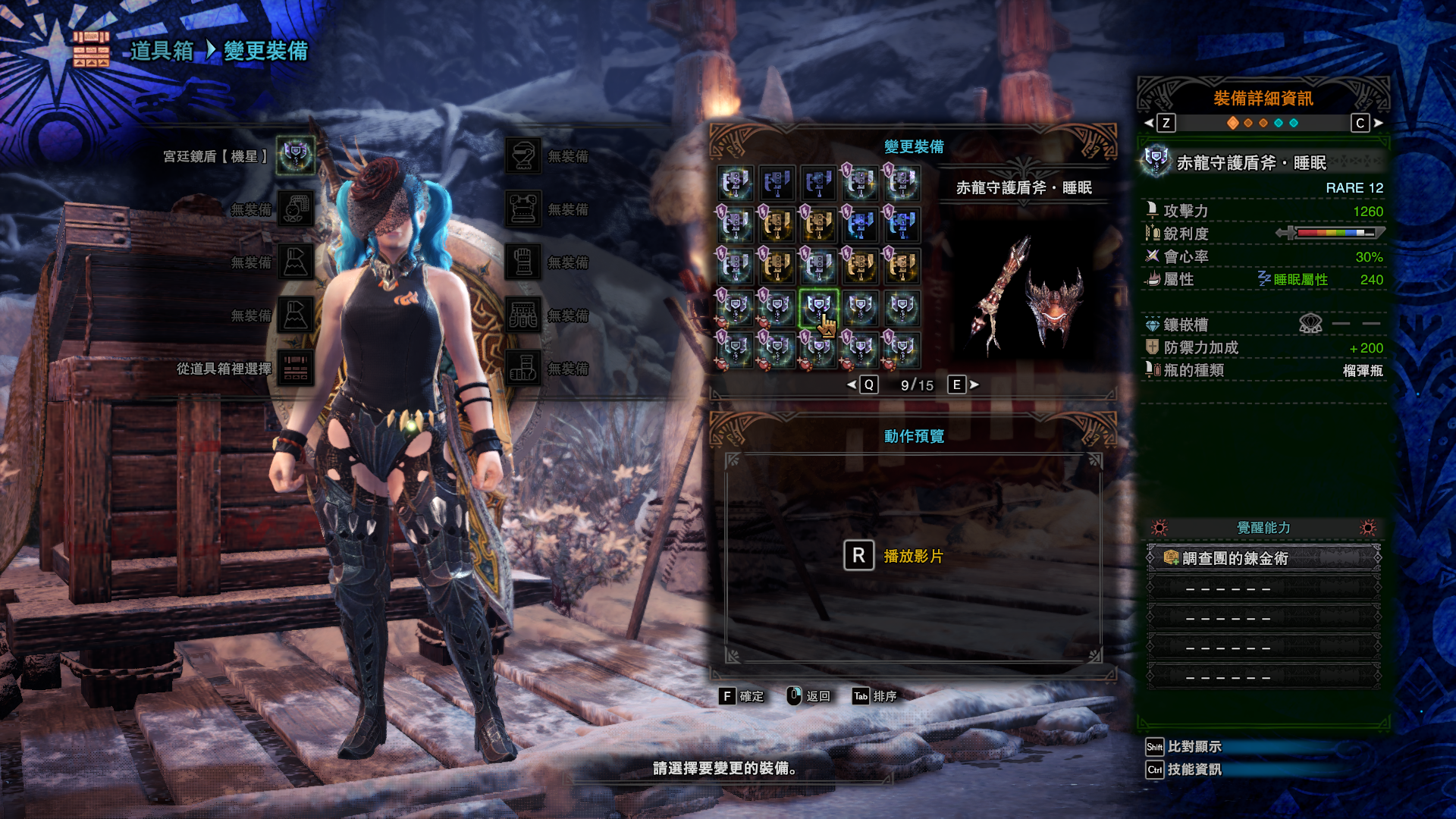Choose 從道具箱裡選擇 loadout option
Image resolution: width=1456 pixels, height=819 pixels.
tap(295, 369)
